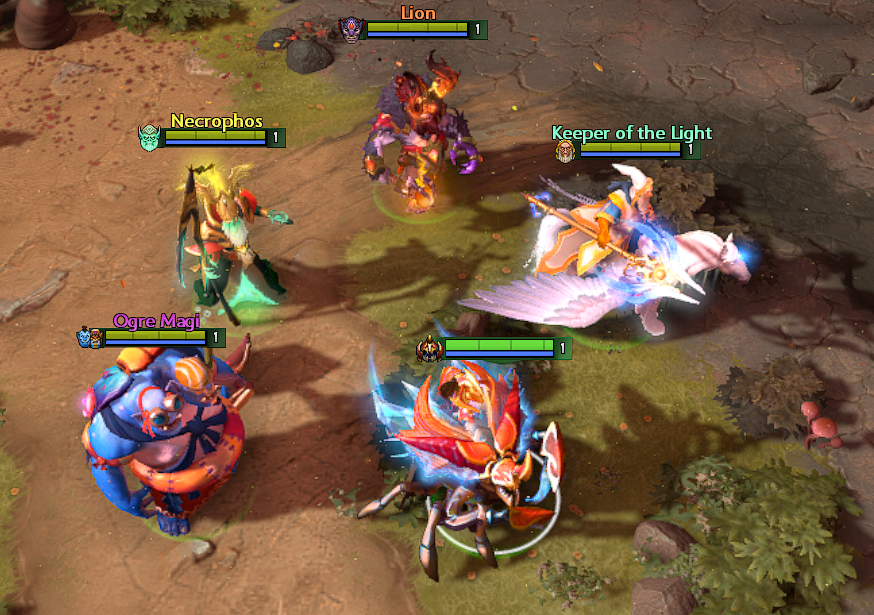Choose Keeper of the Light's portrait icon
Screen dimensions: 874x615
[566, 150]
